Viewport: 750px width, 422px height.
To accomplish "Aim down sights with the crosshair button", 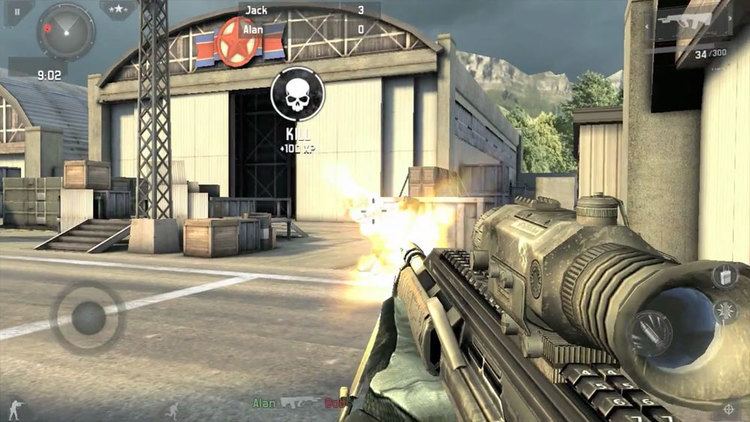I will (726, 408).
